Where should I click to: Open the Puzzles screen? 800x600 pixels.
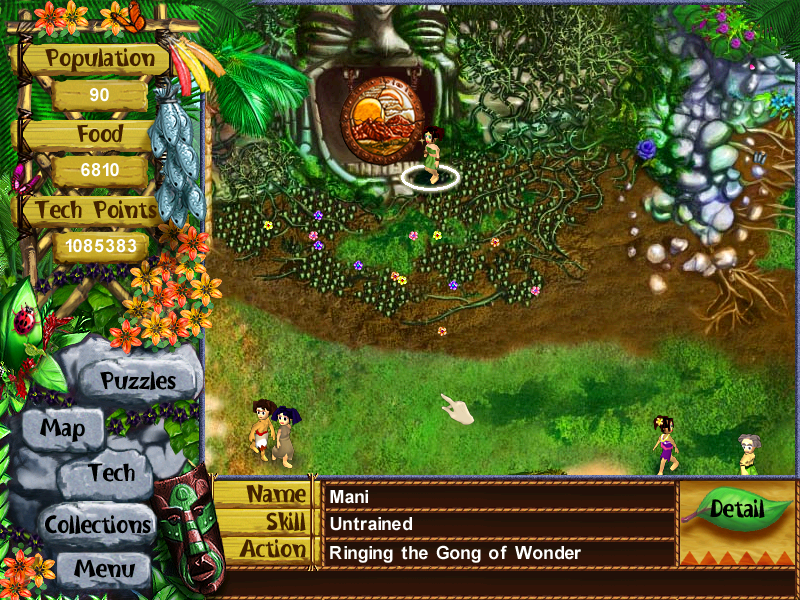tap(137, 381)
